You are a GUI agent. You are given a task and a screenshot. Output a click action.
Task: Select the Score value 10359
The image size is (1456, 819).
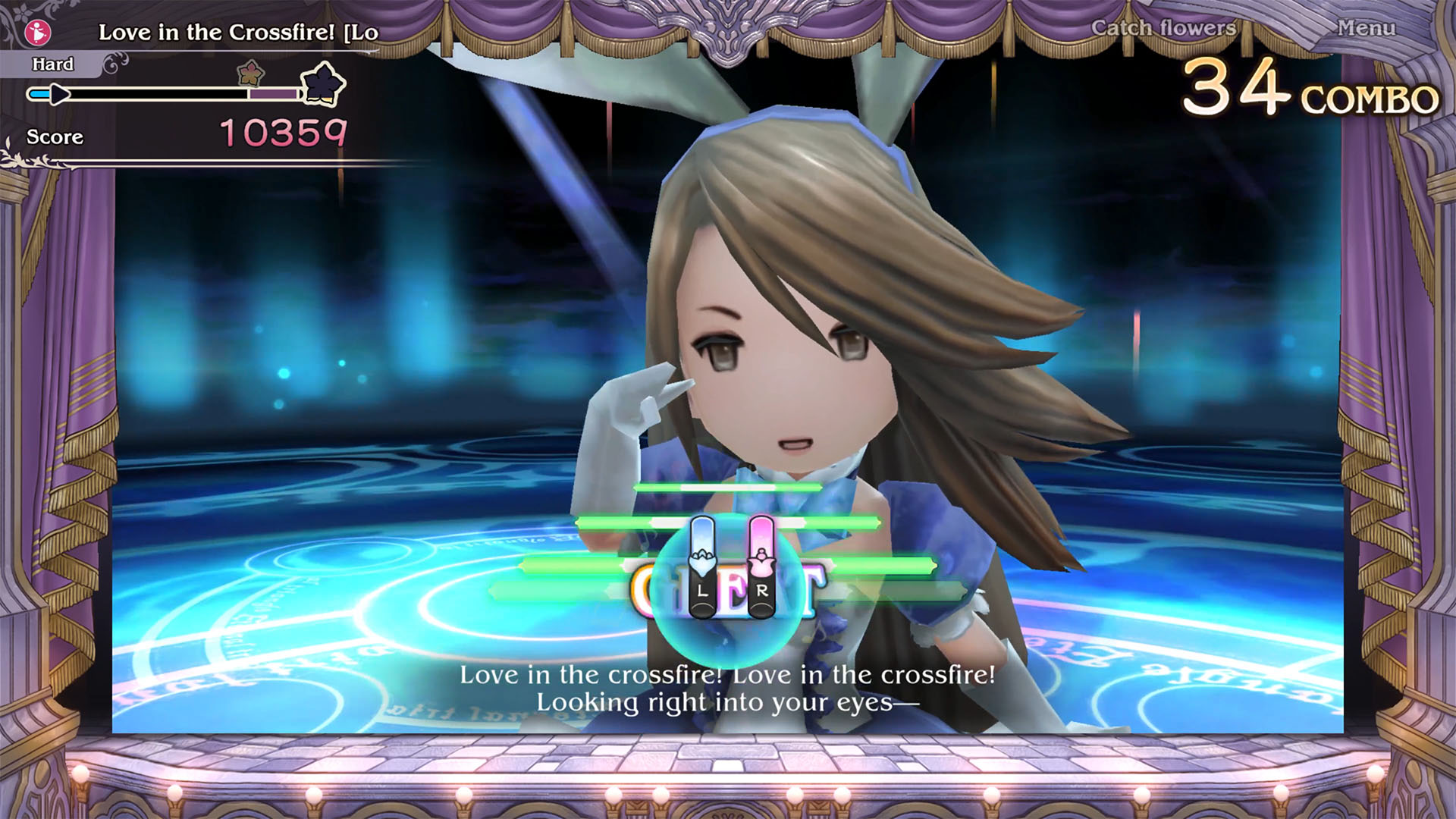coord(284,133)
